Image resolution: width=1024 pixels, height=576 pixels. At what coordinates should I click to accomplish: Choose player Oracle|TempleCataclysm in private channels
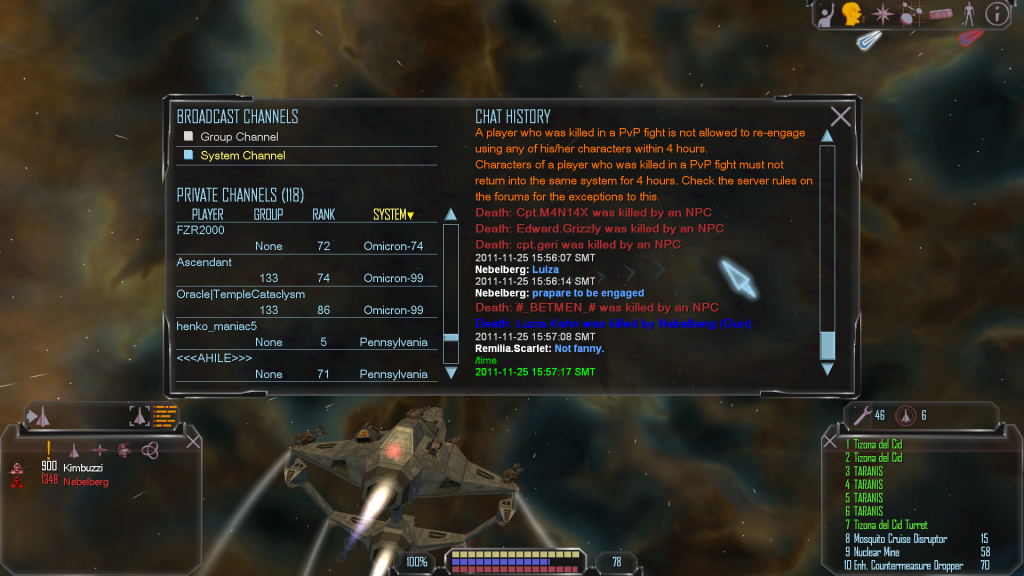click(x=240, y=295)
